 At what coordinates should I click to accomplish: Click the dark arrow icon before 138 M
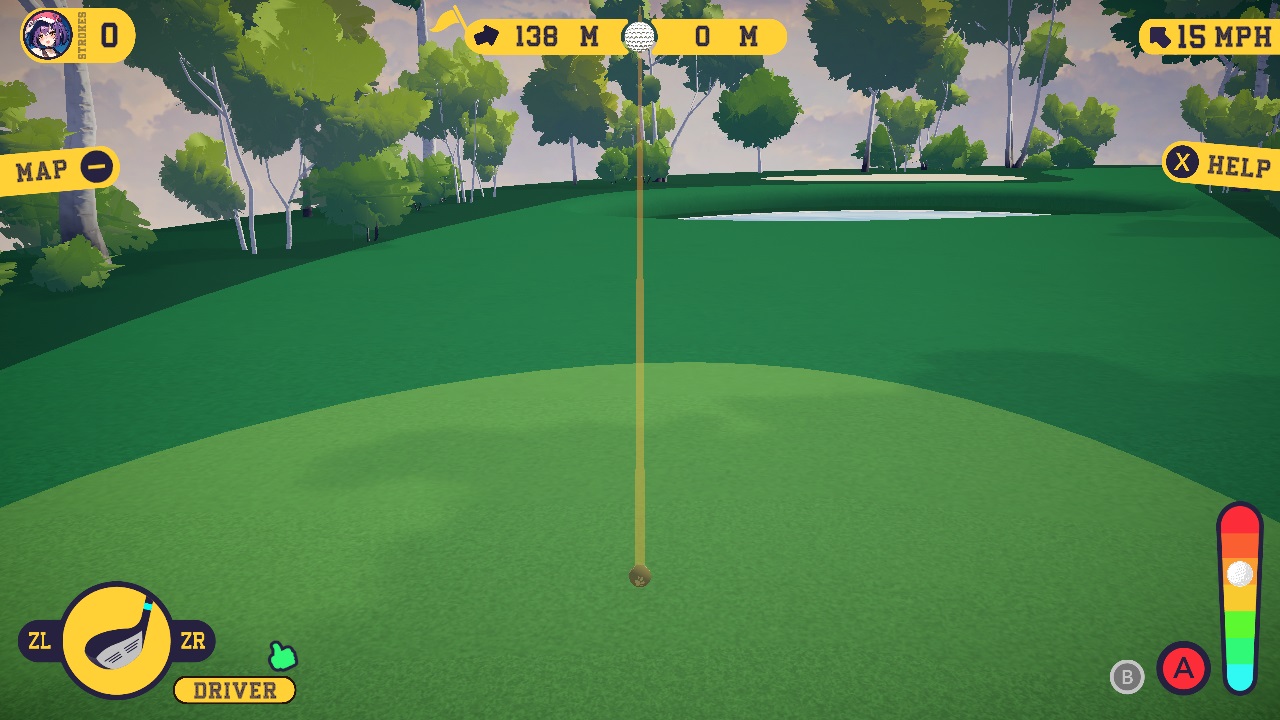pyautogui.click(x=489, y=36)
